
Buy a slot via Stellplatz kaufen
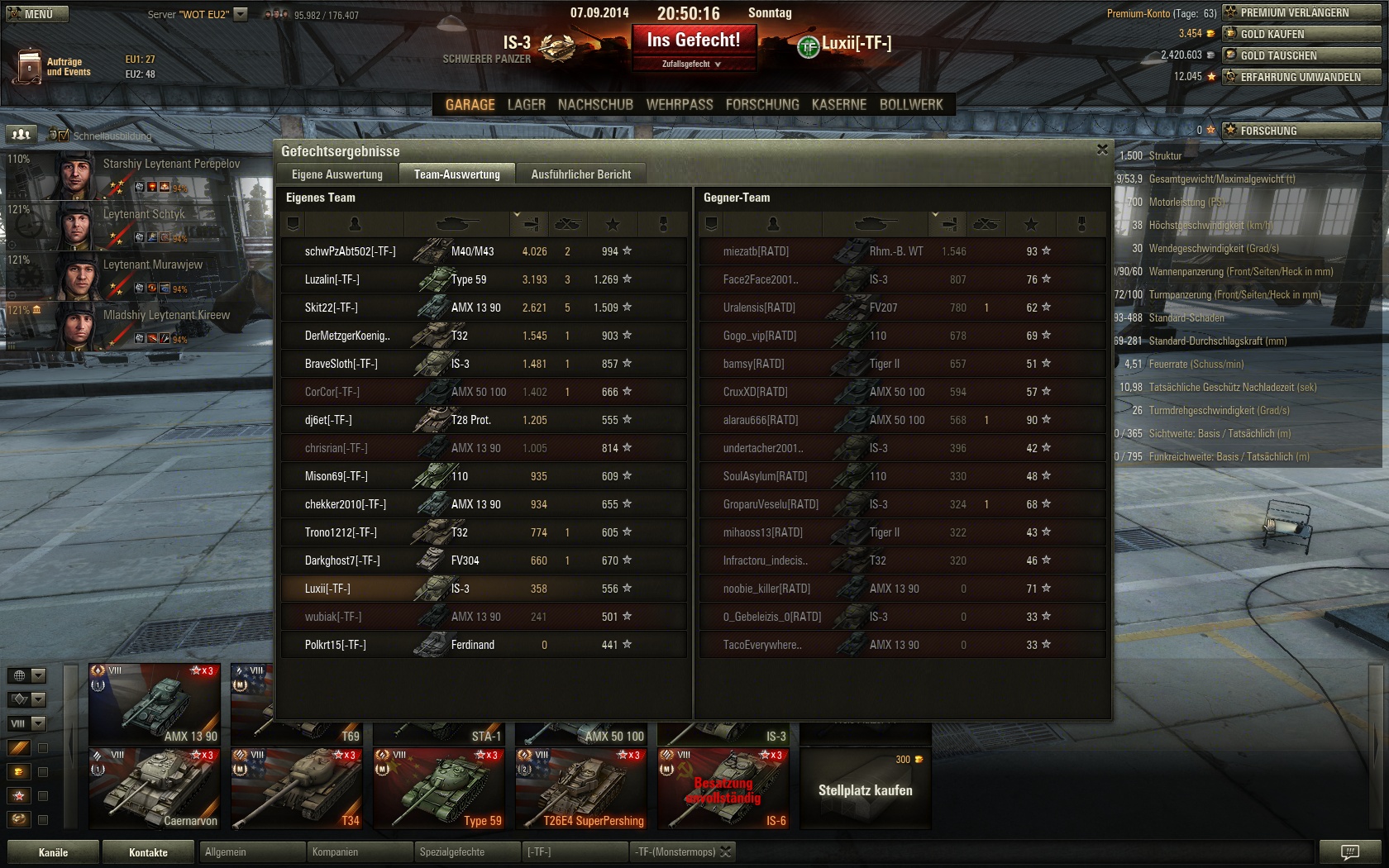click(x=865, y=789)
